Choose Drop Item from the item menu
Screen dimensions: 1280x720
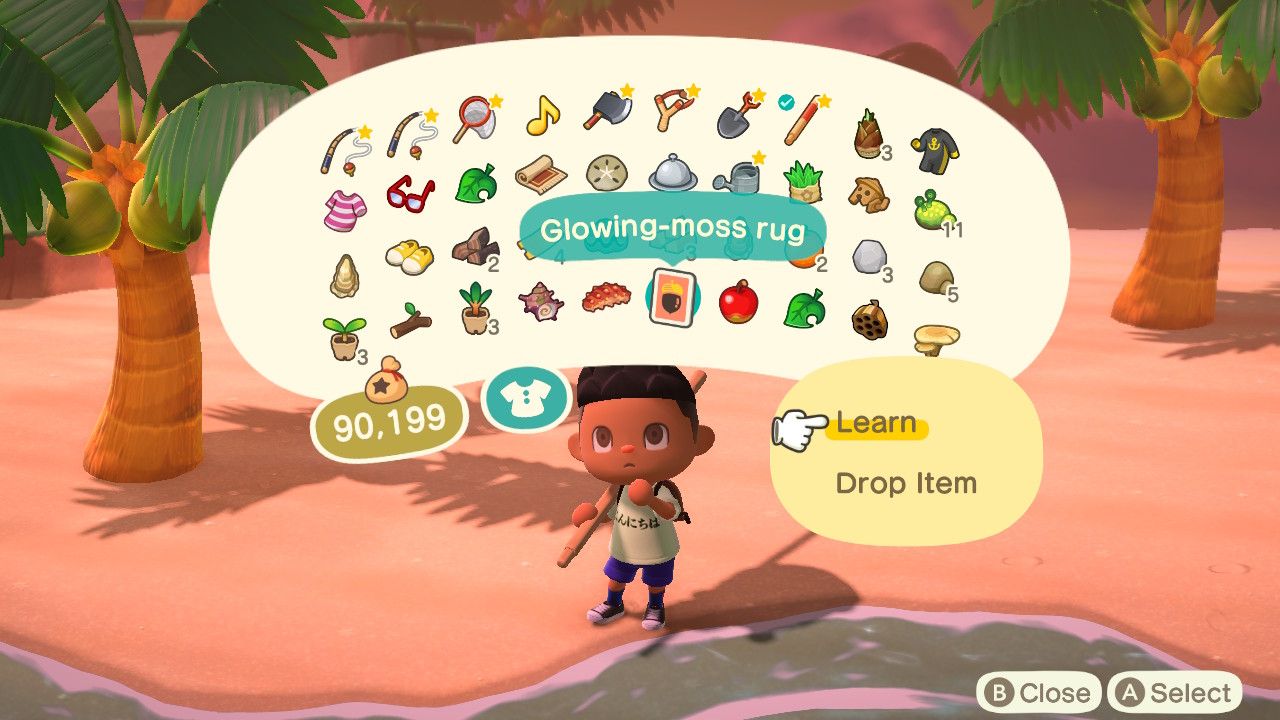[905, 483]
